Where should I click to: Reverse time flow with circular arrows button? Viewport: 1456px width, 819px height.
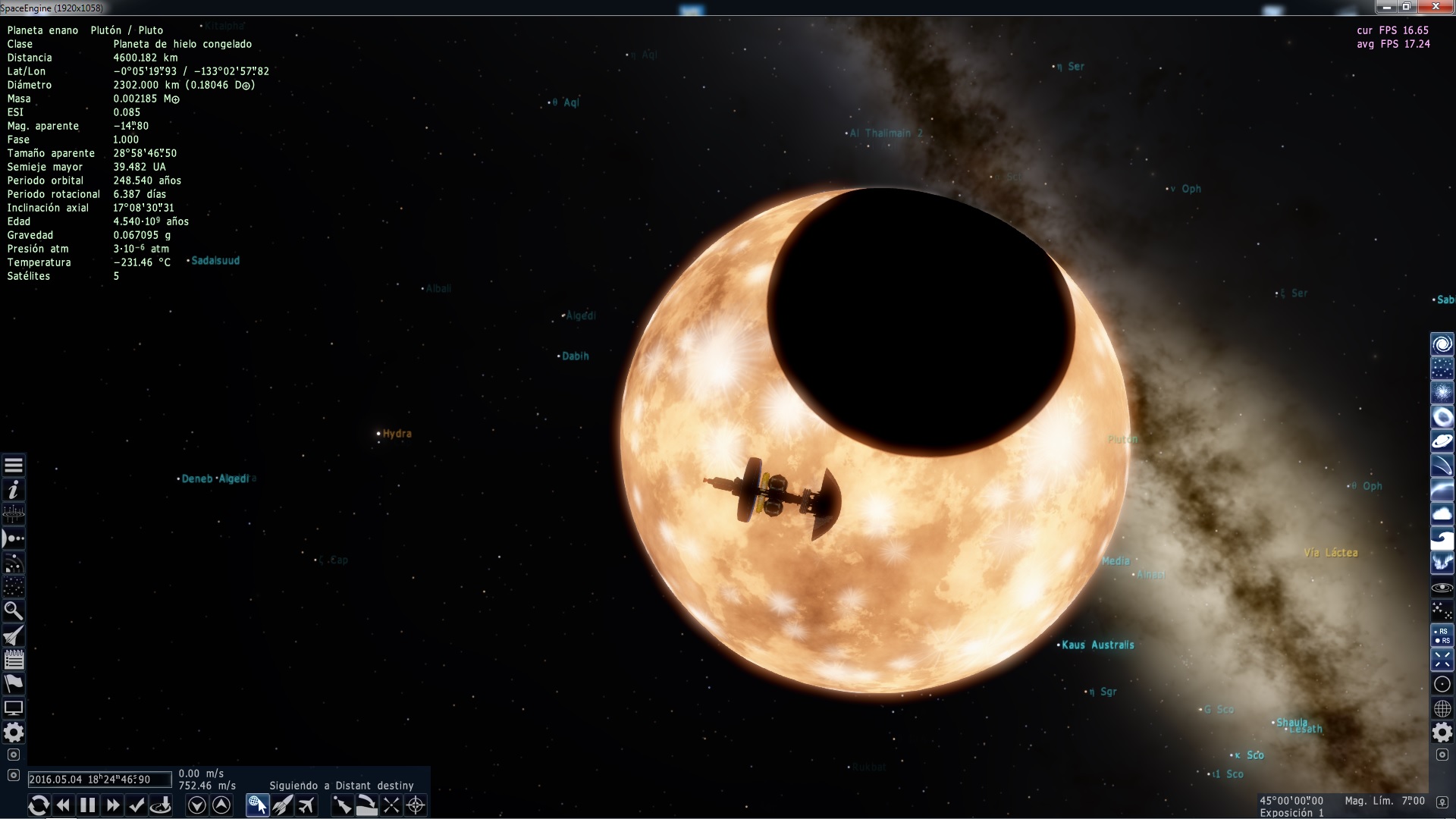39,805
